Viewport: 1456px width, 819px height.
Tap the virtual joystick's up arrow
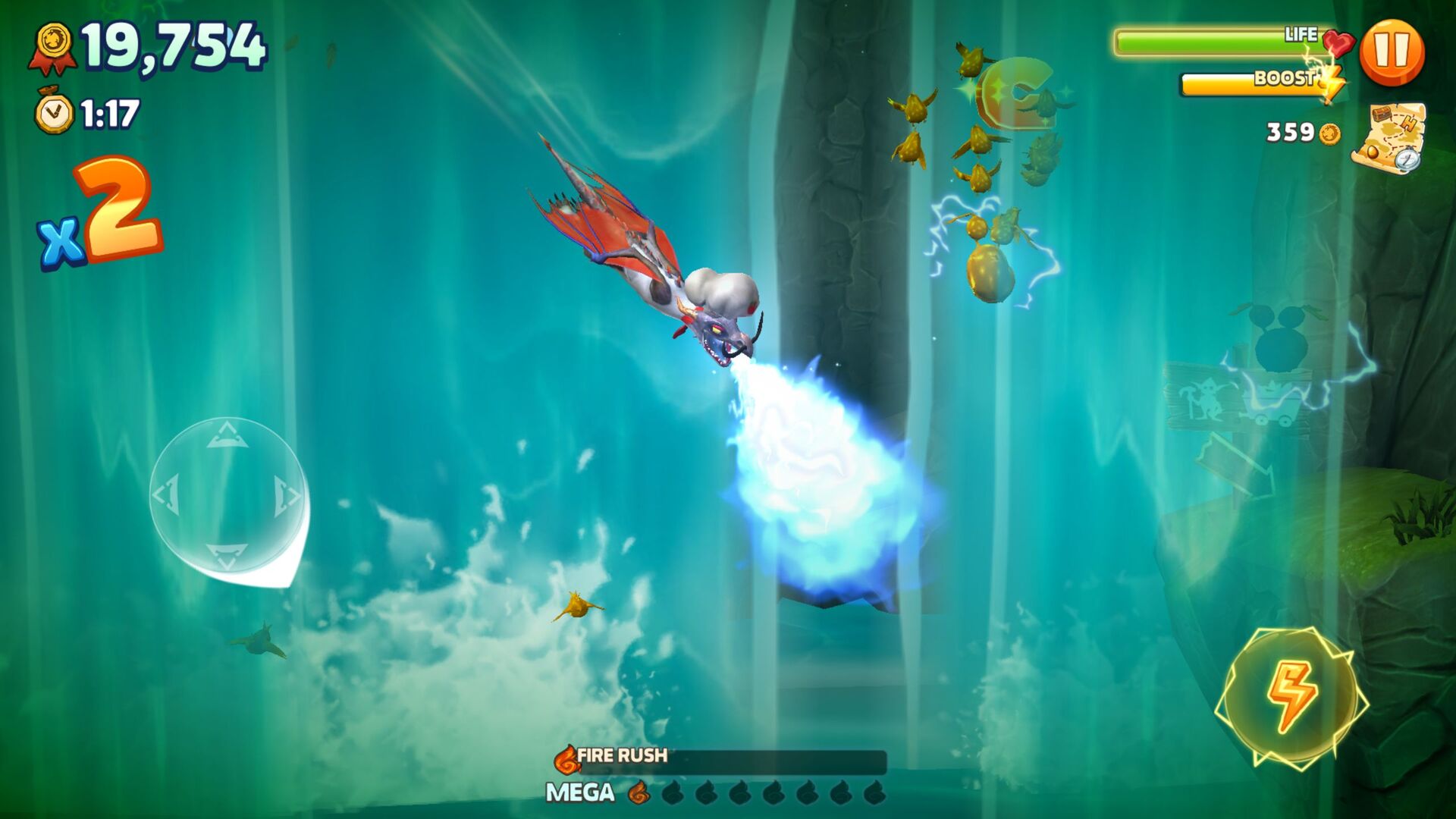pos(227,436)
